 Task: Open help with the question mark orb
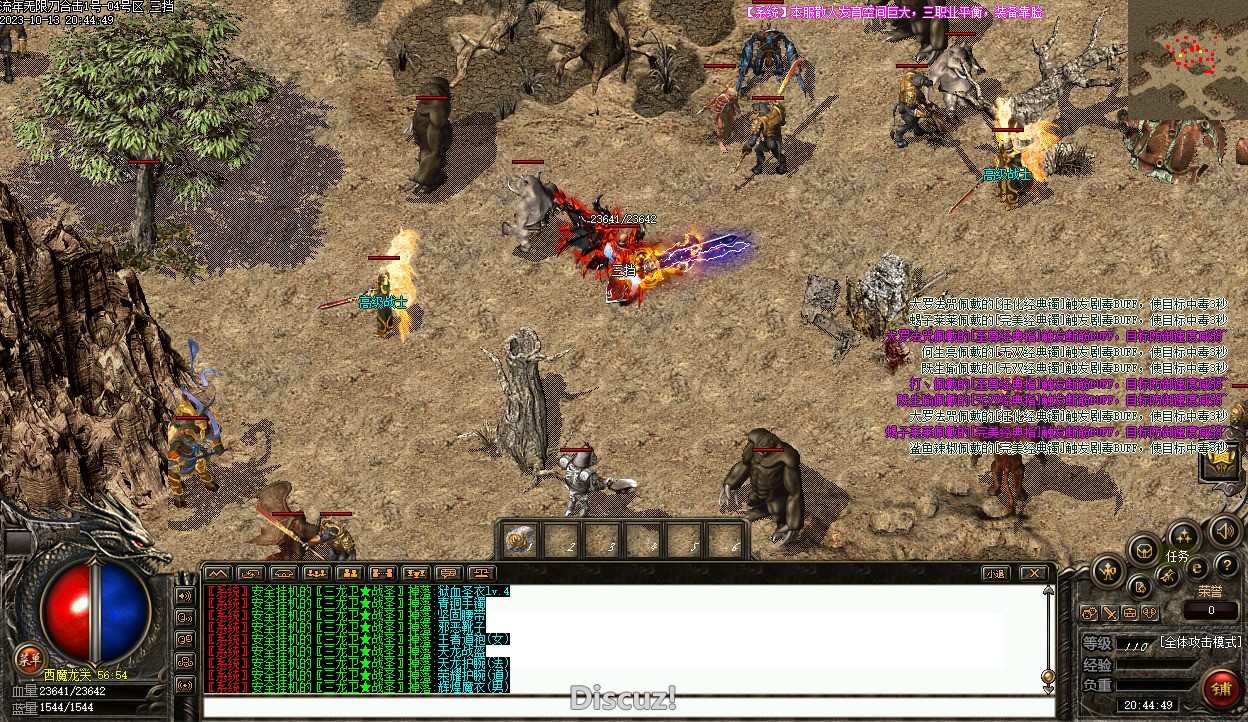[x=1226, y=566]
